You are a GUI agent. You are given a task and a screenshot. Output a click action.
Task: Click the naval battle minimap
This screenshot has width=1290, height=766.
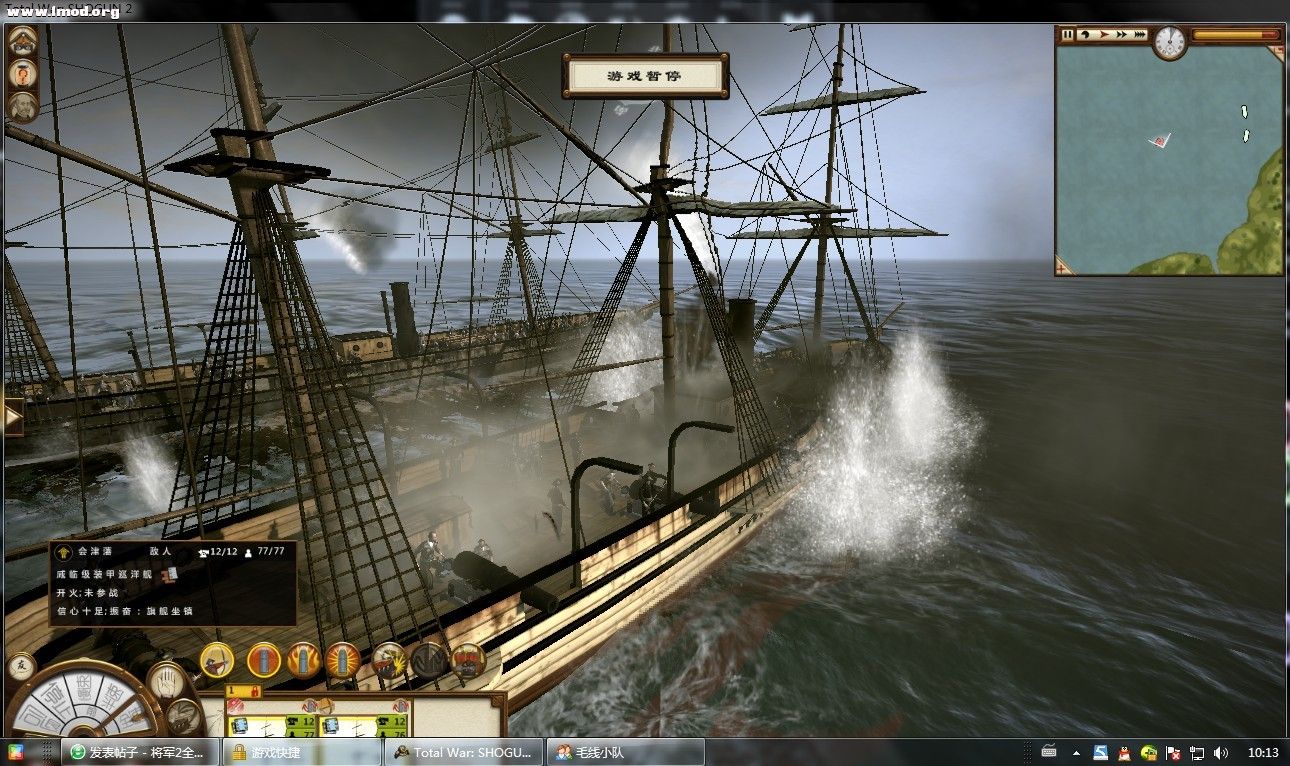coord(1168,160)
